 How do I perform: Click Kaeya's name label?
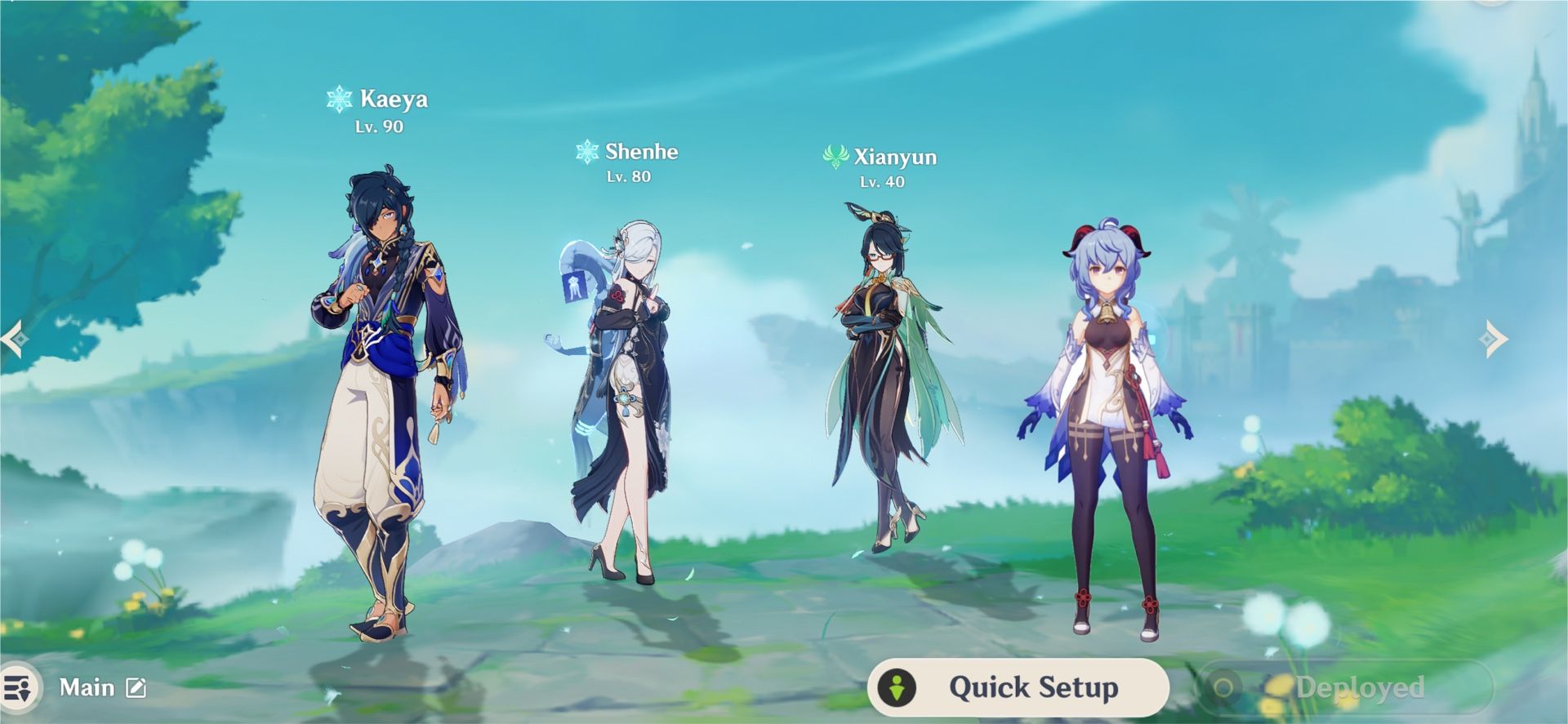coord(394,99)
